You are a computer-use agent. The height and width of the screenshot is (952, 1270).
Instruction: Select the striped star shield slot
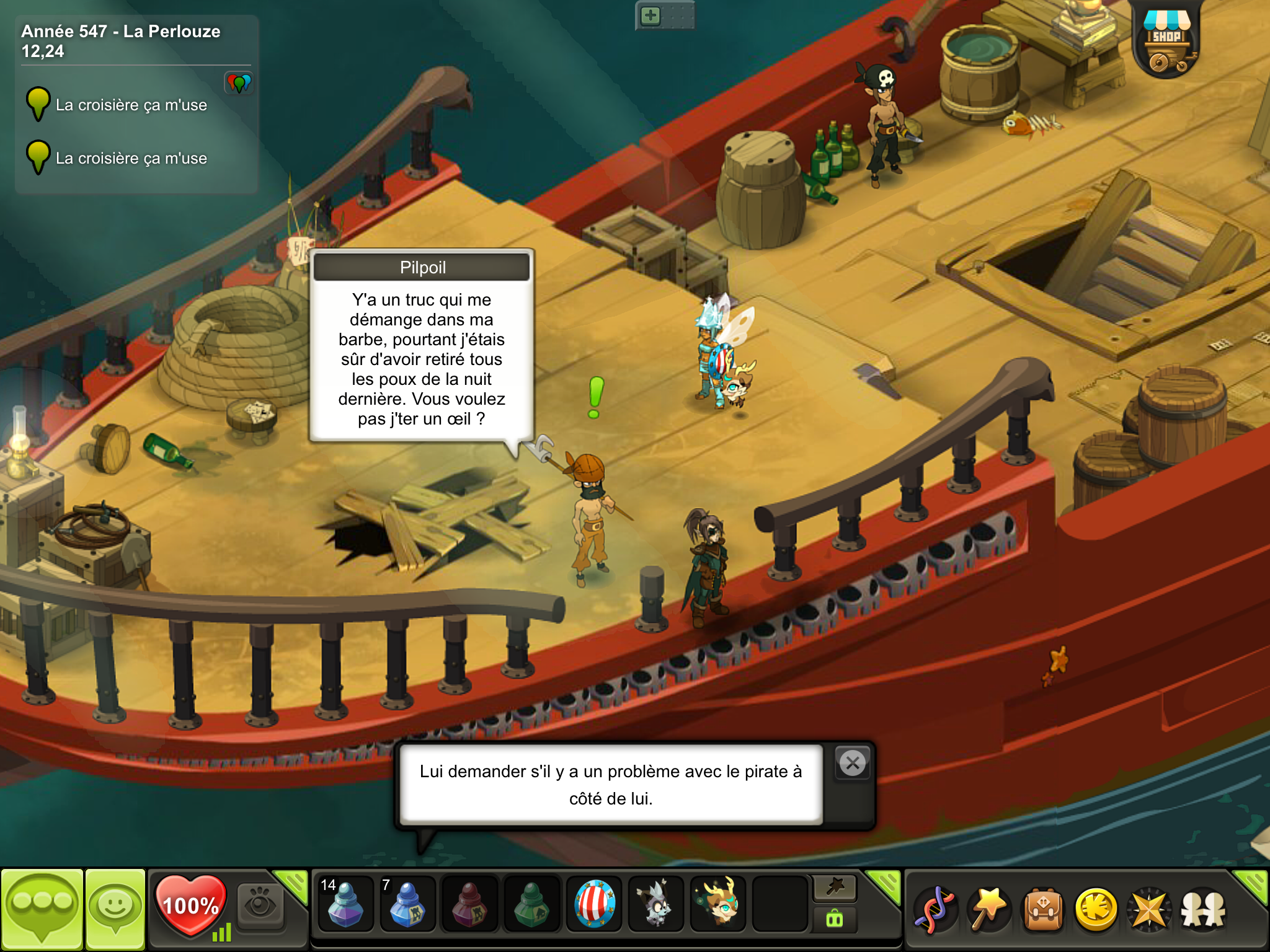point(594,906)
